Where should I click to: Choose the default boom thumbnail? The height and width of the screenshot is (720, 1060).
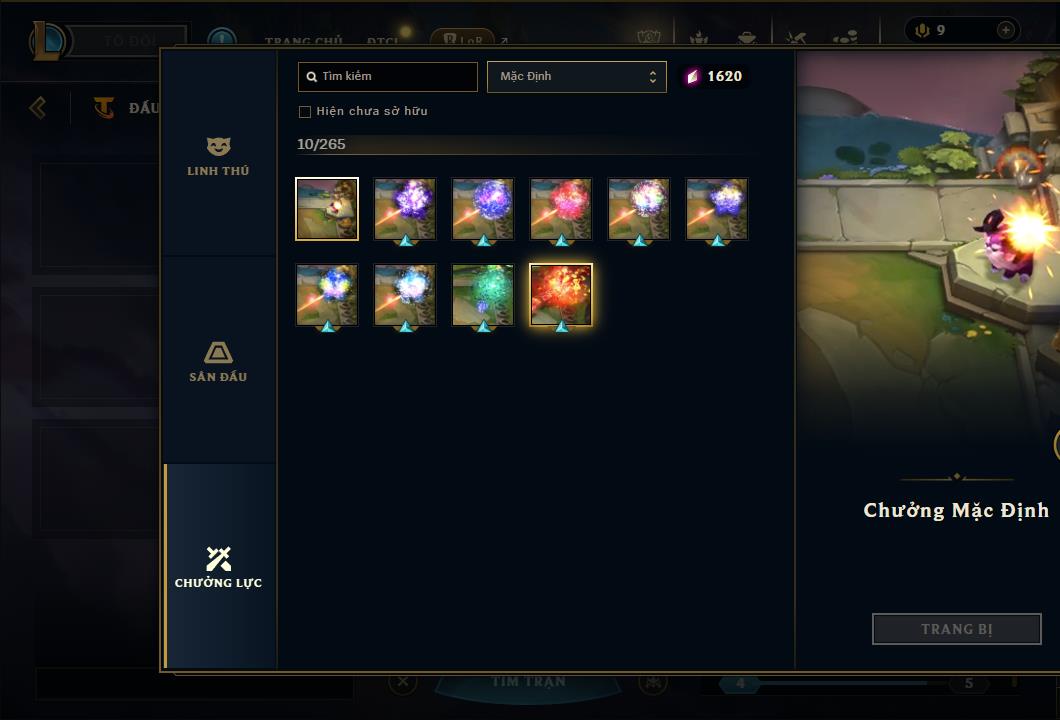pyautogui.click(x=327, y=209)
